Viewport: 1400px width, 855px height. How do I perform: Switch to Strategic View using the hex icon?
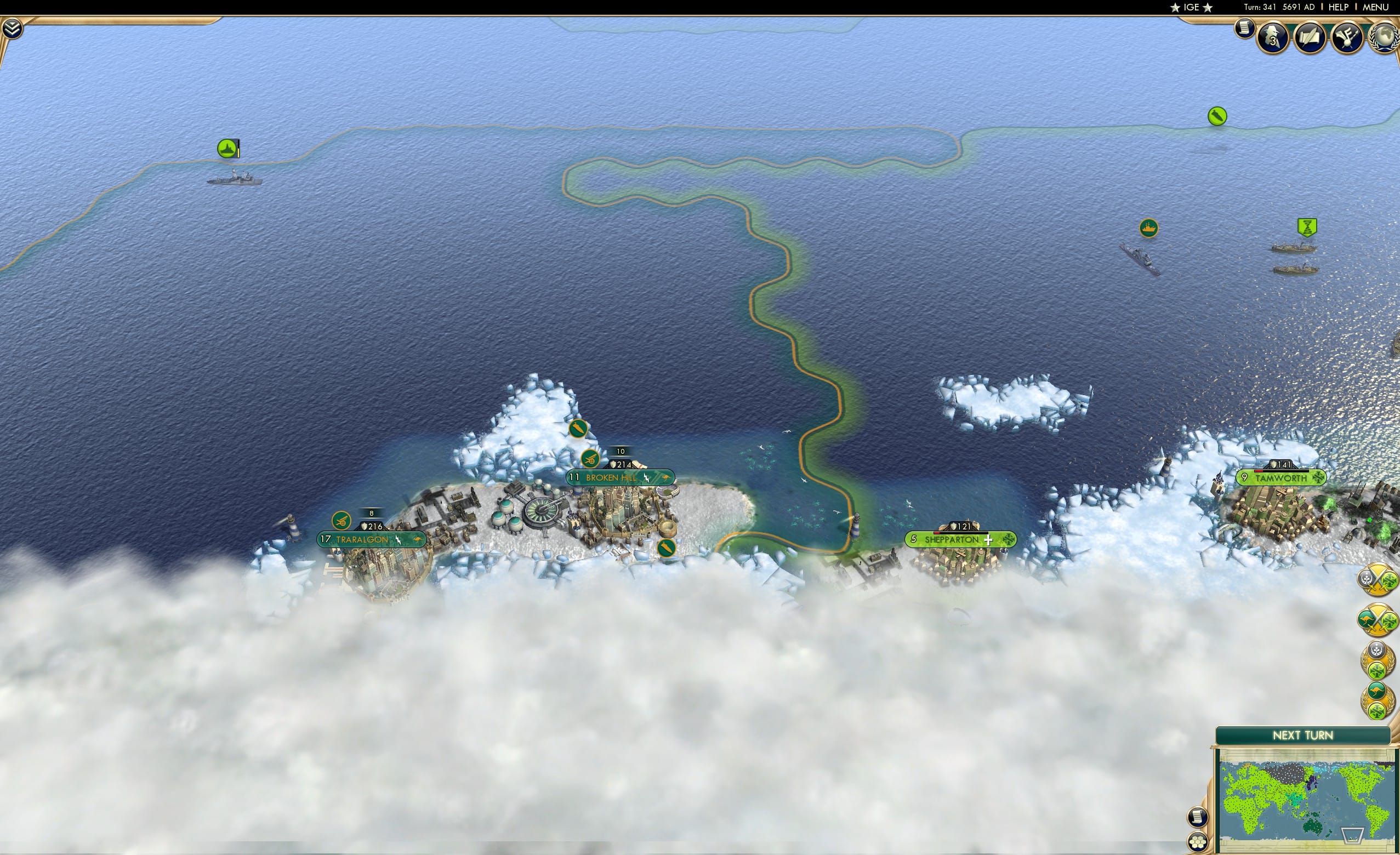coord(1198,842)
